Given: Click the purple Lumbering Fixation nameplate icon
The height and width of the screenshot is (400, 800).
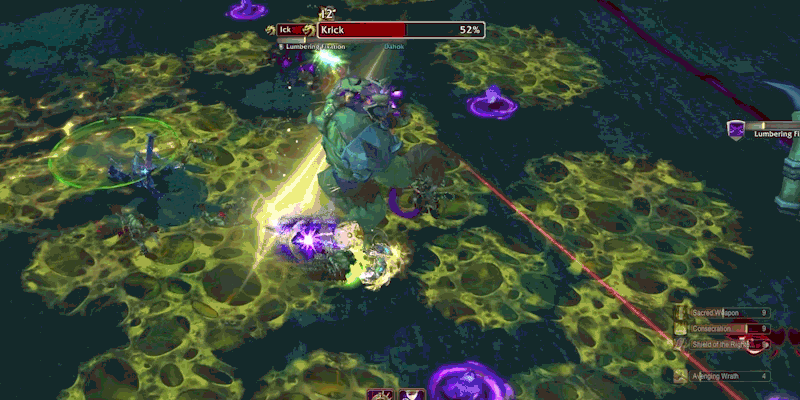Looking at the screenshot, I should coord(737,130).
